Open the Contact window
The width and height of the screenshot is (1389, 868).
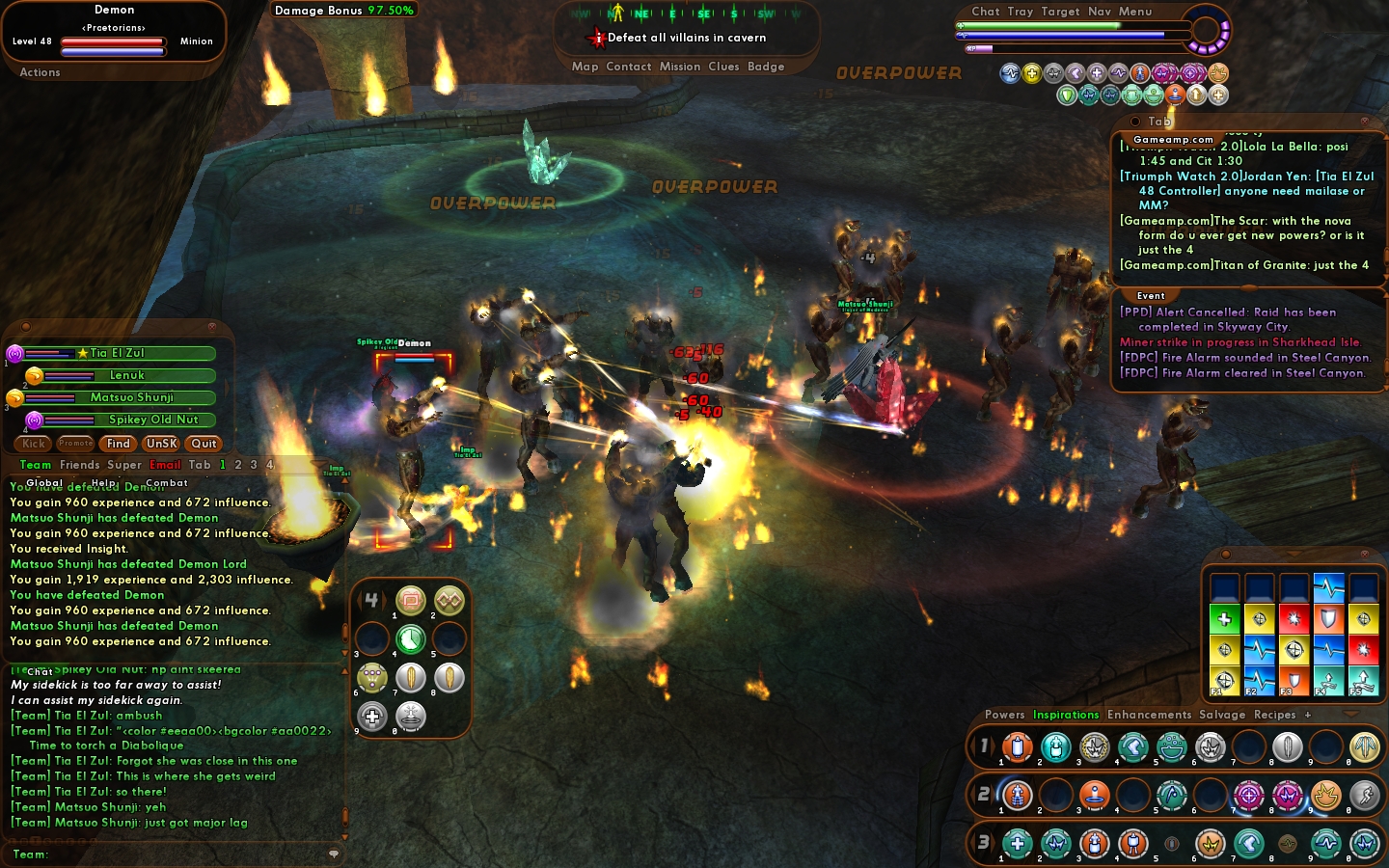(629, 67)
